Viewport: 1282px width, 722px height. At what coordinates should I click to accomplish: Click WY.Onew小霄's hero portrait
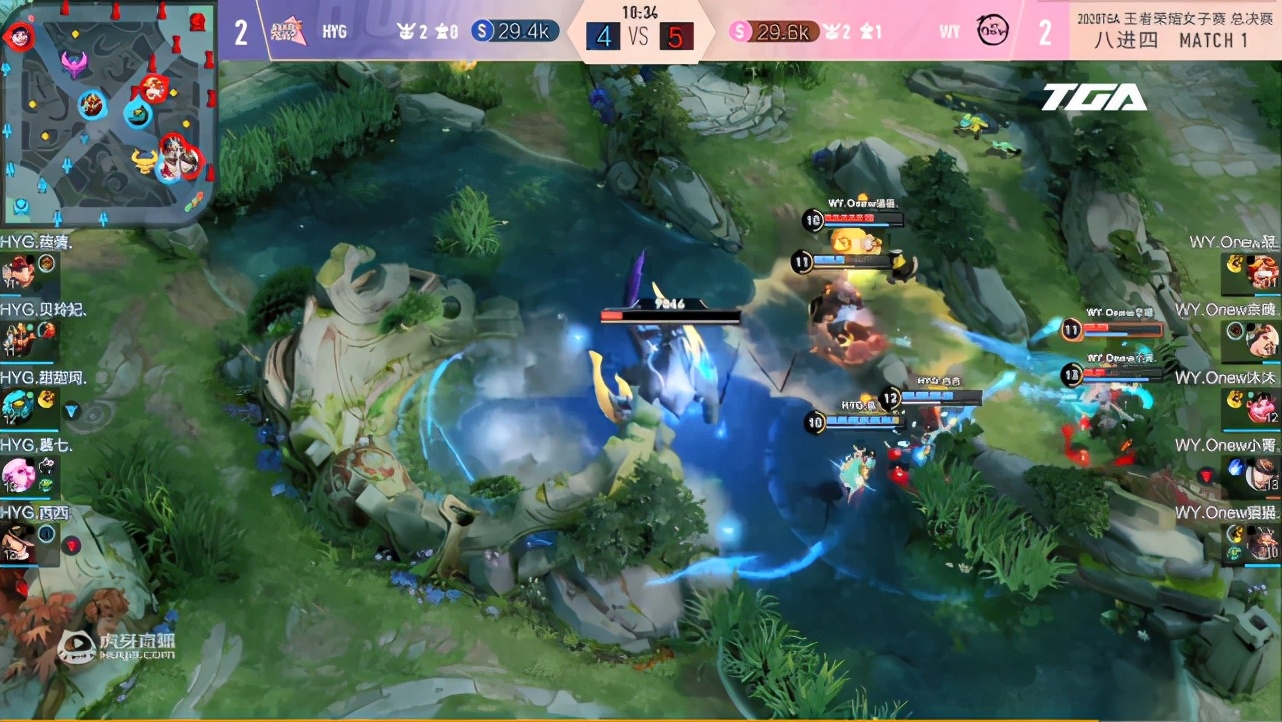point(1262,475)
